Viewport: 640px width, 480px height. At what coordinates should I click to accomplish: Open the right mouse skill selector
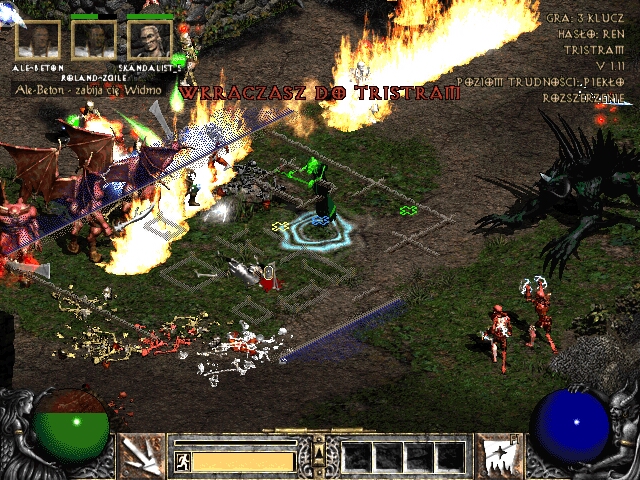497,455
